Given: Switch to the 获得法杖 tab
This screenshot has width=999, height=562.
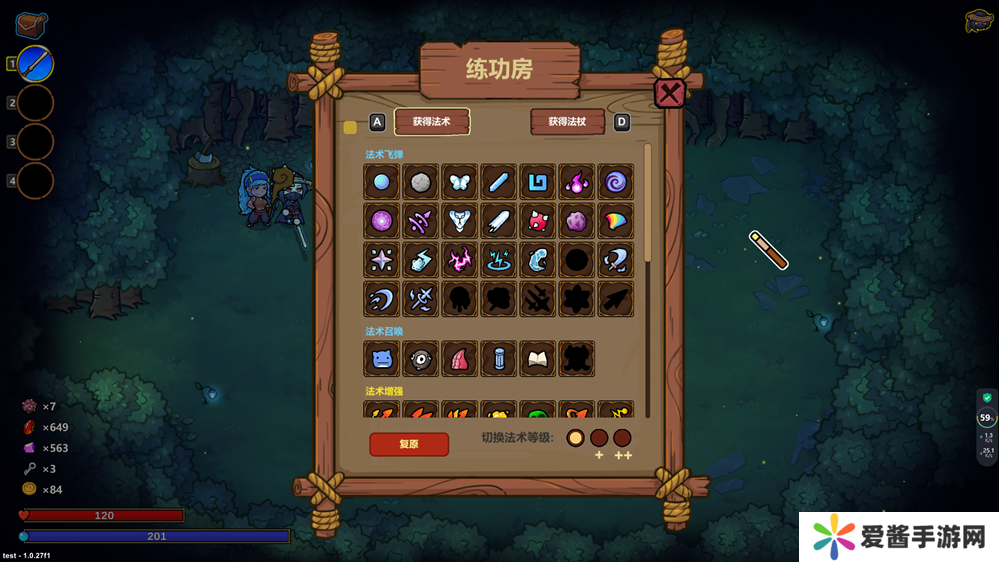Looking at the screenshot, I should click(567, 122).
